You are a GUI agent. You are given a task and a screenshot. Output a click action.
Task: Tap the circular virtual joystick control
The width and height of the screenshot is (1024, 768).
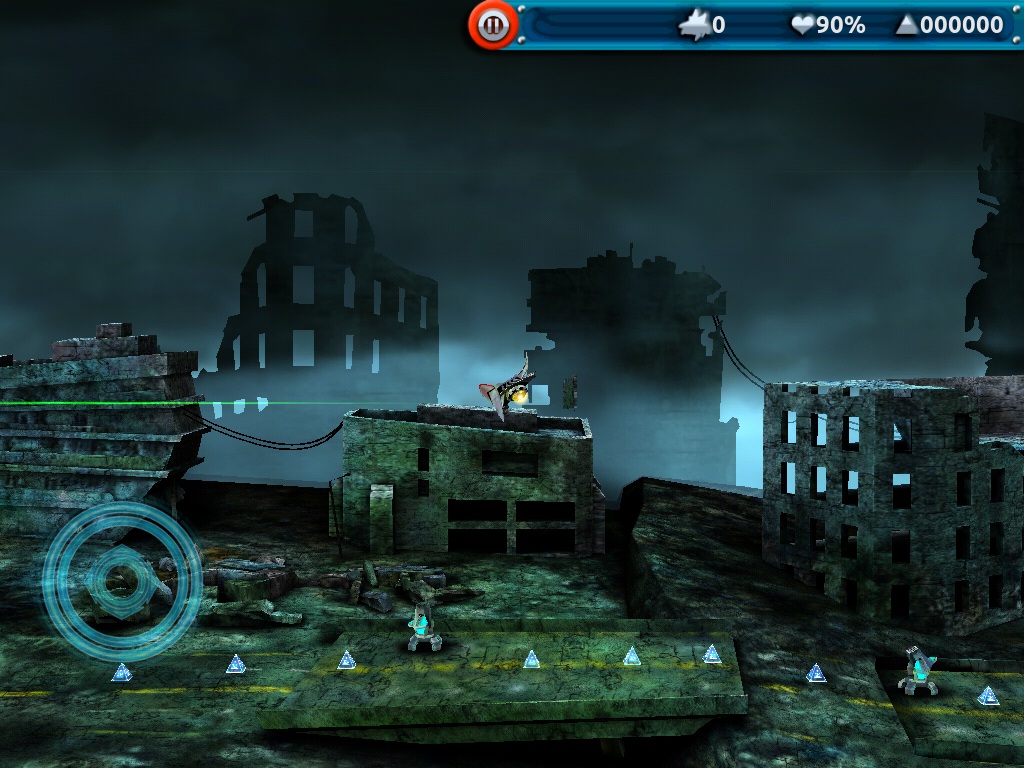[x=121, y=581]
